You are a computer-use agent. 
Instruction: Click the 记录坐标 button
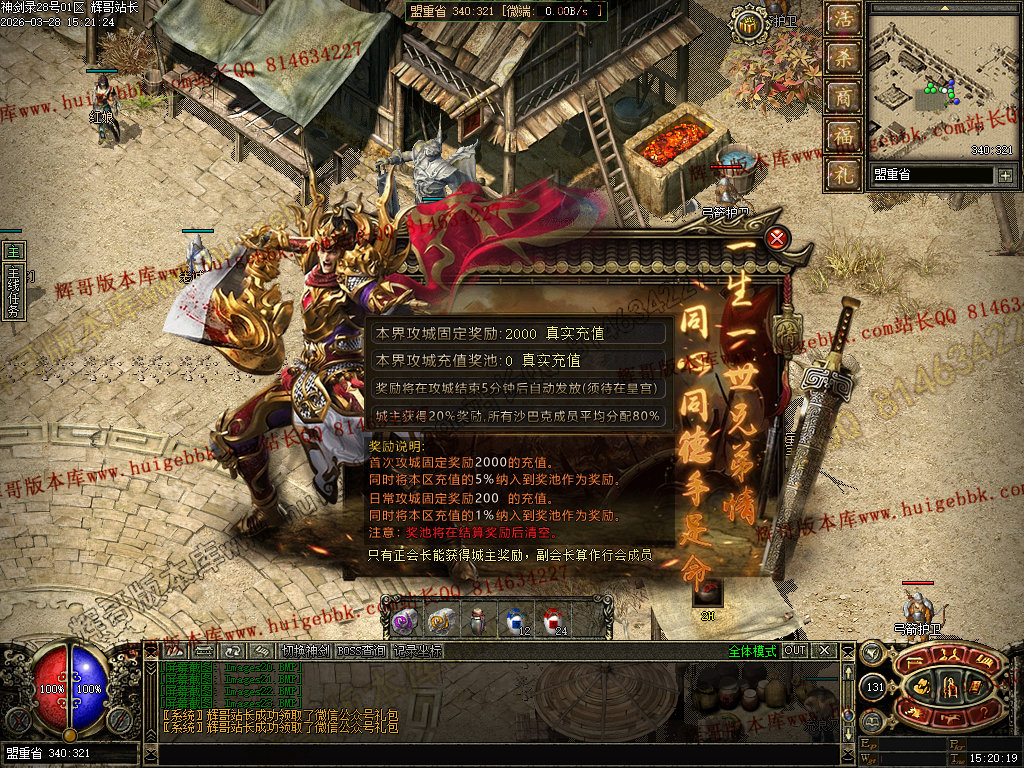tap(417, 651)
